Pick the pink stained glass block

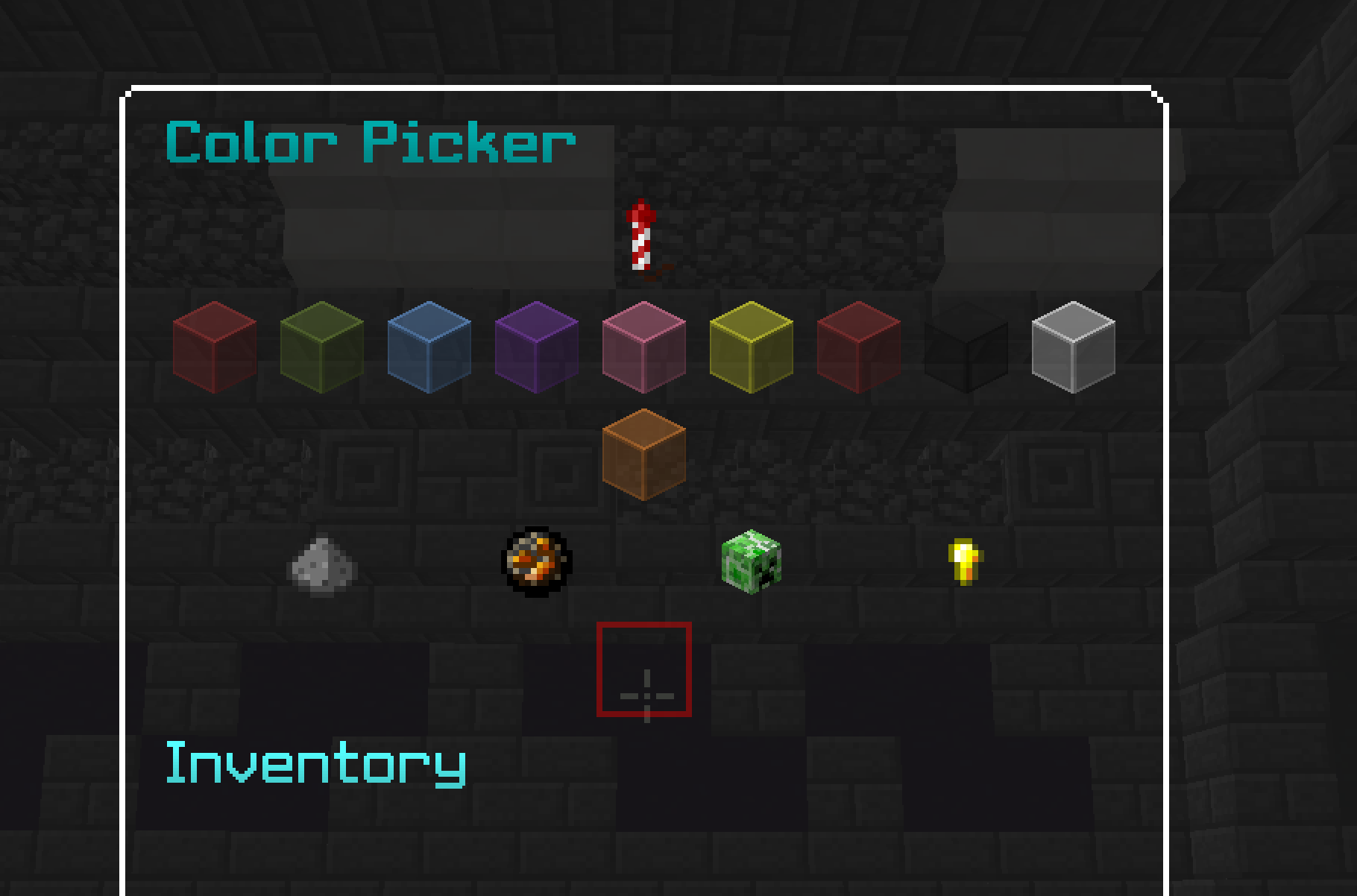click(x=643, y=347)
